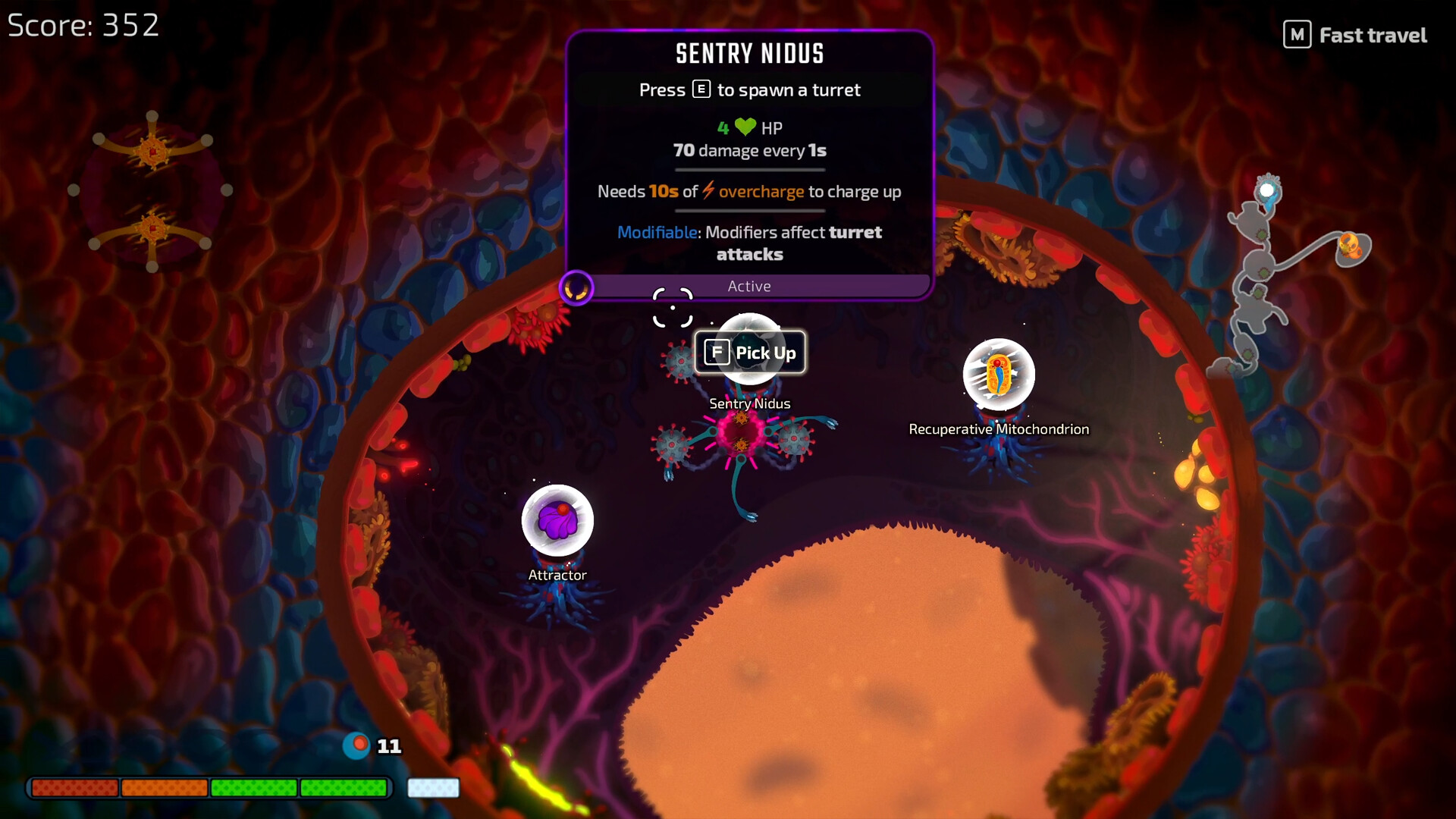Click the Pick Up prompt on Sentry Nidus
This screenshot has width=1456, height=819.
click(x=750, y=353)
